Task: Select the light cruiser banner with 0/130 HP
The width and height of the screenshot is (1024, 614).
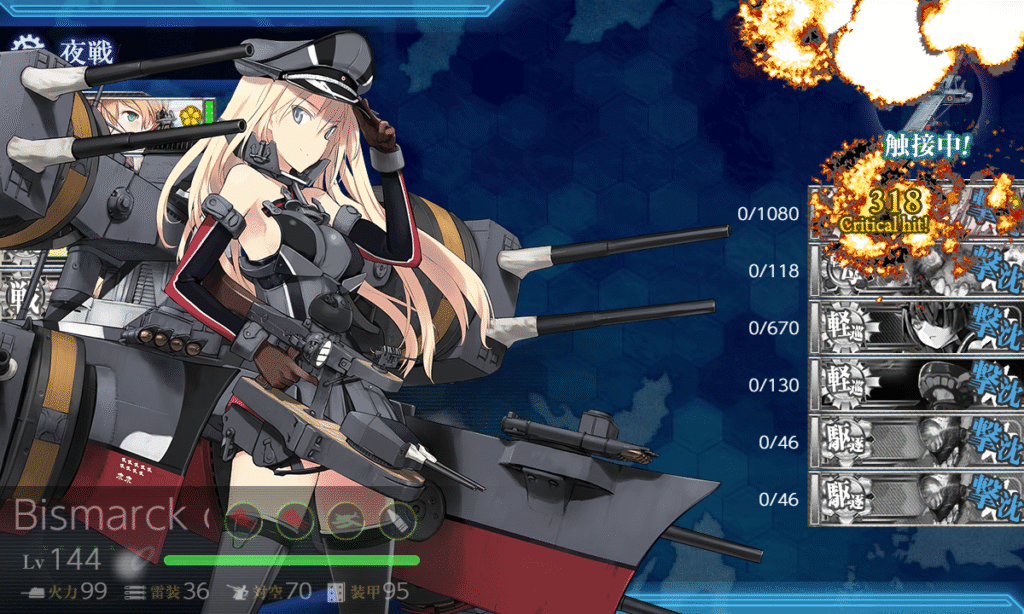Action: click(x=915, y=384)
